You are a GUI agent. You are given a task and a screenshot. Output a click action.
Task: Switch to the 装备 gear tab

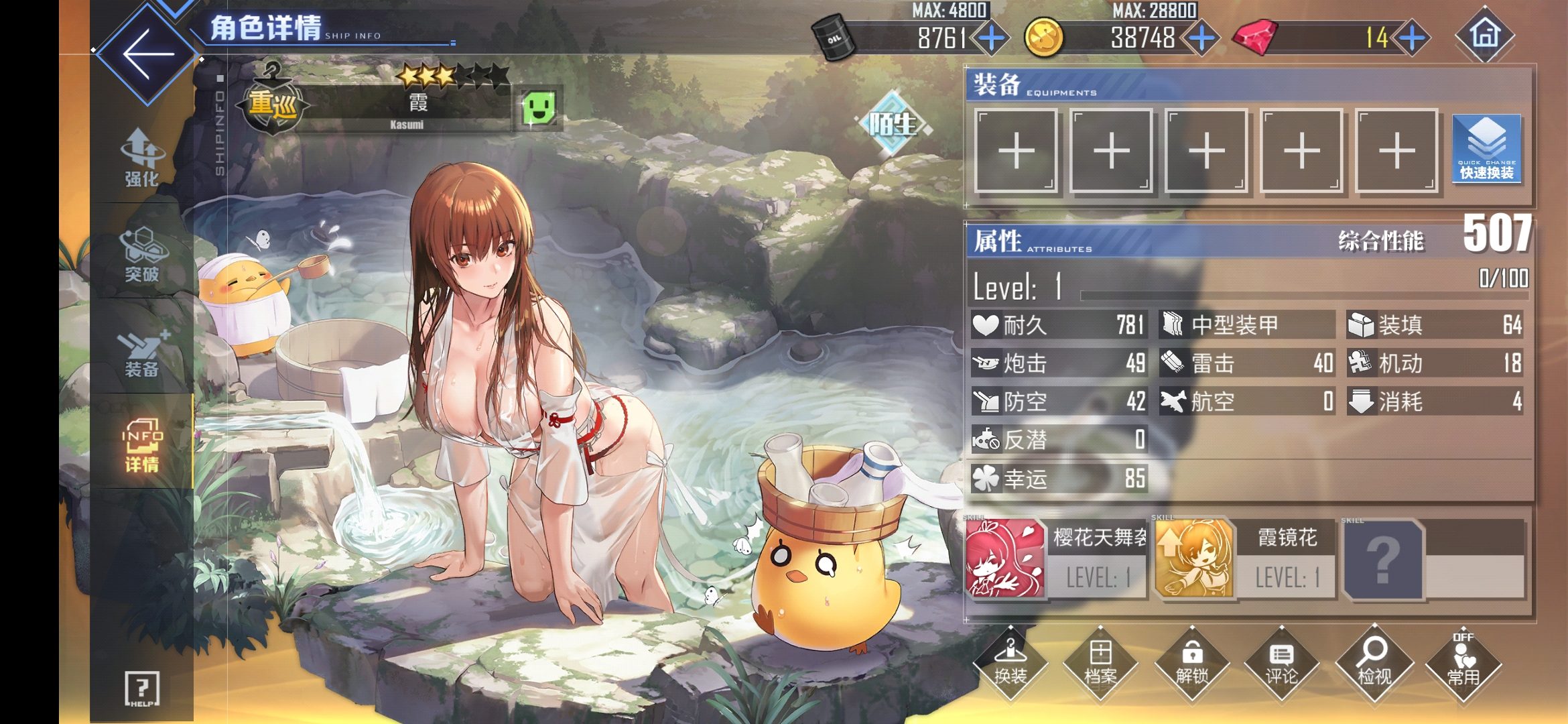coord(141,353)
